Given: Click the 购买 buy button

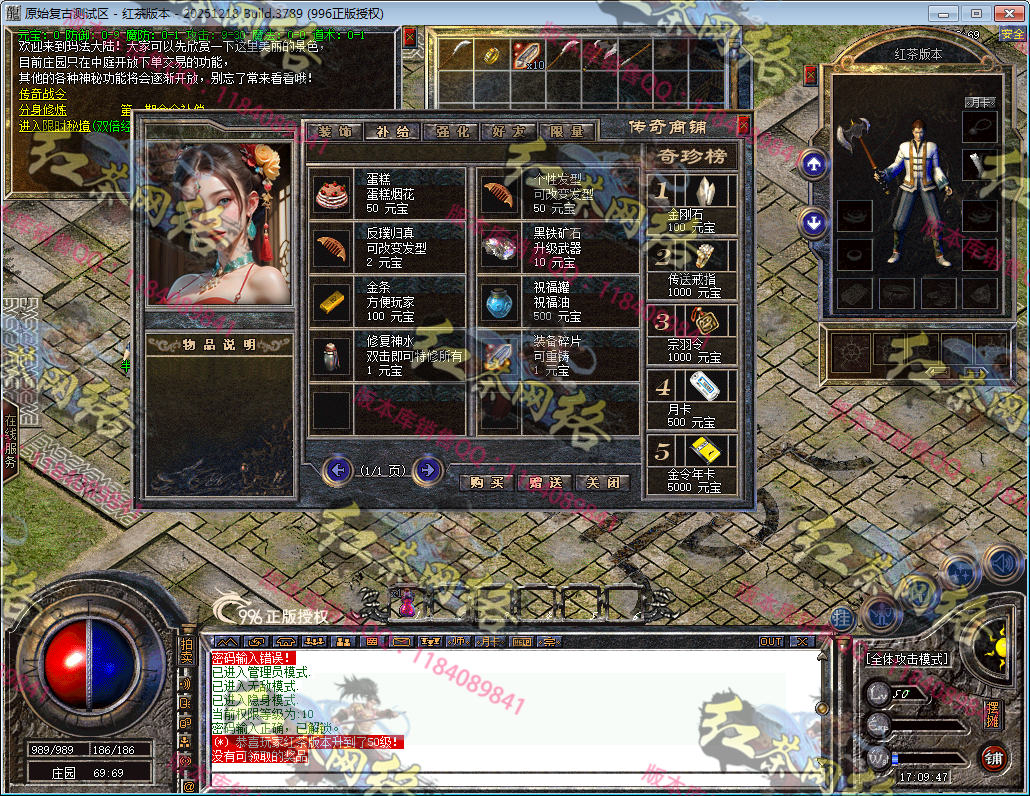Looking at the screenshot, I should [x=486, y=482].
